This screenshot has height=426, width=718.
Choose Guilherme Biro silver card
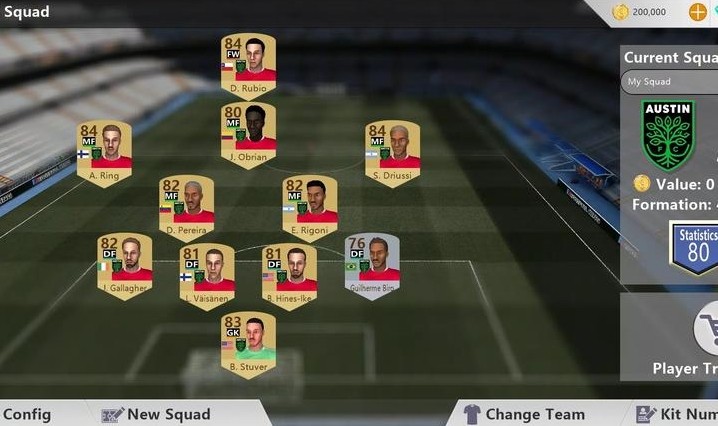372,265
